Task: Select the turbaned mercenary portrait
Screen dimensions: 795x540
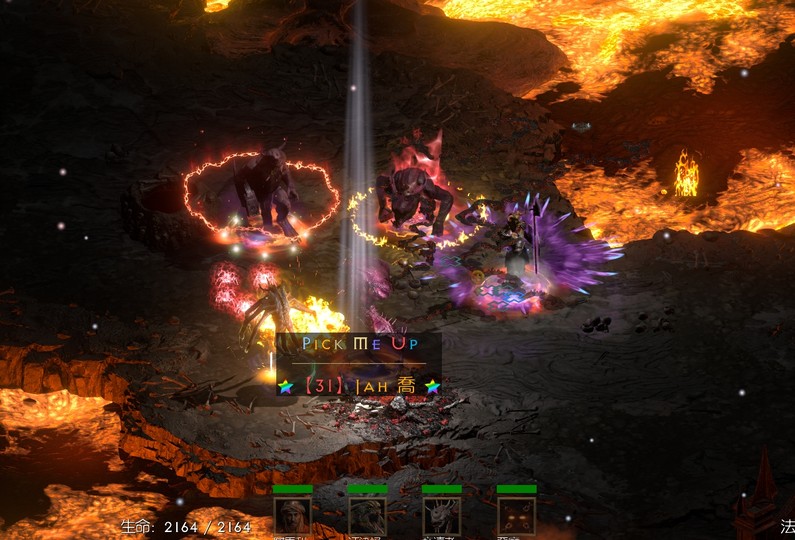Action: click(x=292, y=515)
